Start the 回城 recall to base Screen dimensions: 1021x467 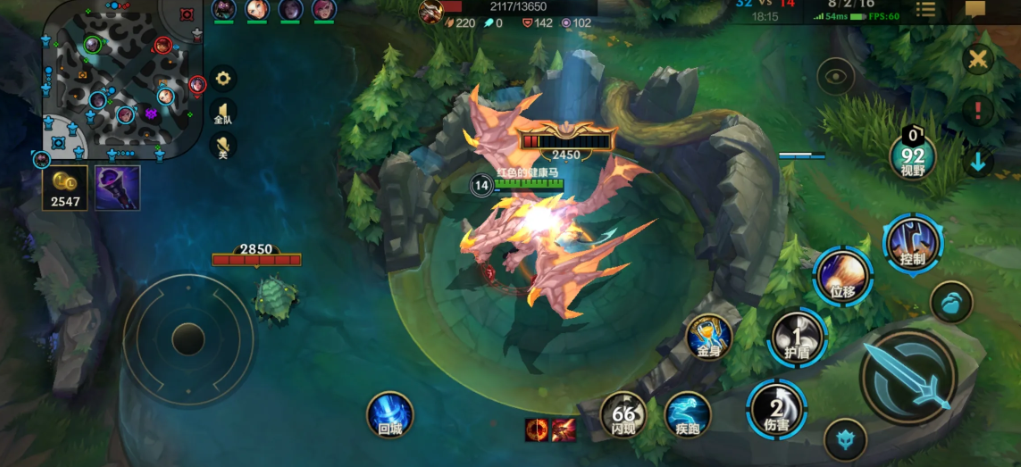pyautogui.click(x=389, y=414)
